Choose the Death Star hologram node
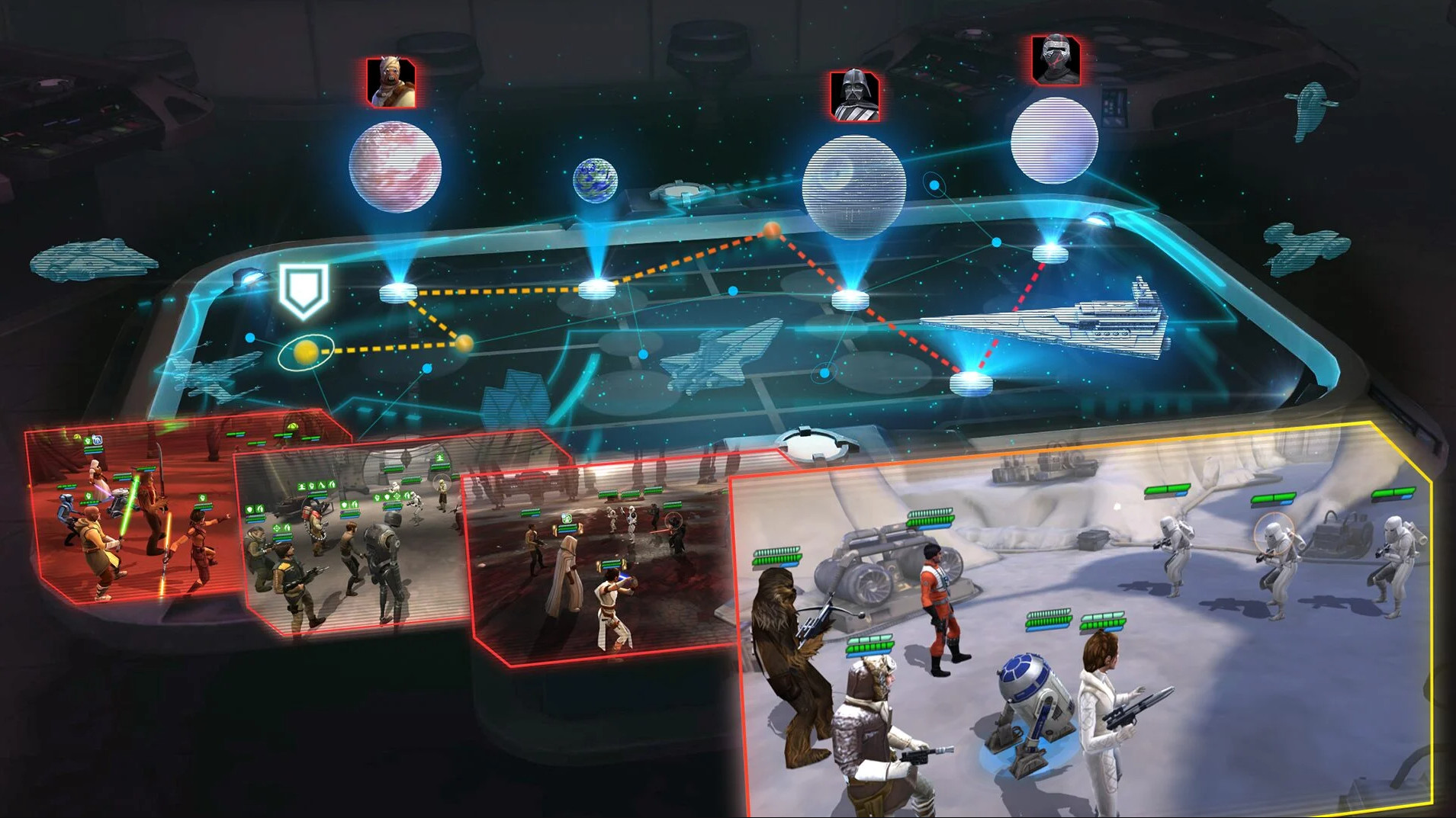The image size is (1456, 818). pyautogui.click(x=853, y=187)
